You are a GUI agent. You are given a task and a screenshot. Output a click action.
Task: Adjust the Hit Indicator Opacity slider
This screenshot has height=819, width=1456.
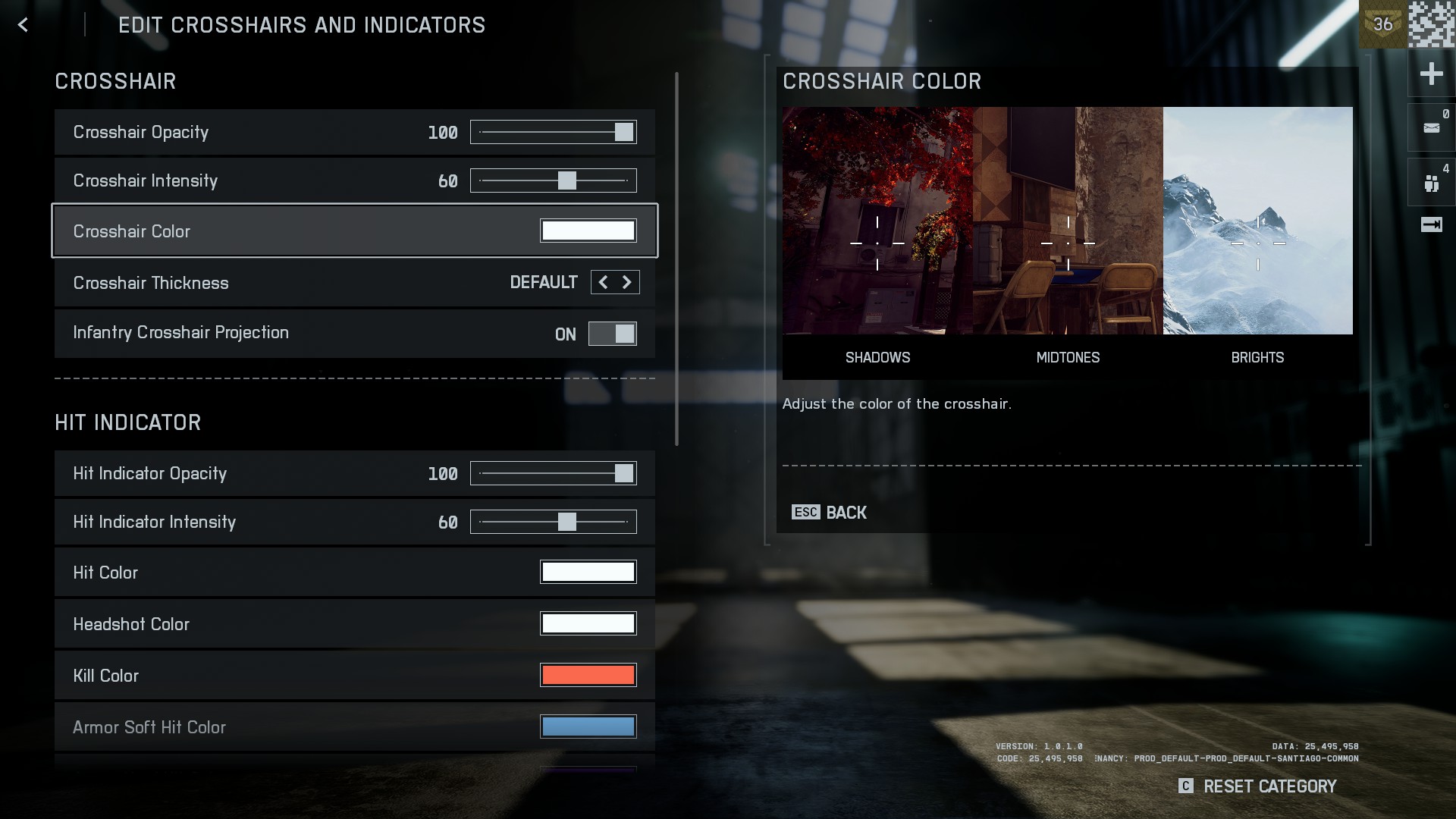(x=623, y=473)
